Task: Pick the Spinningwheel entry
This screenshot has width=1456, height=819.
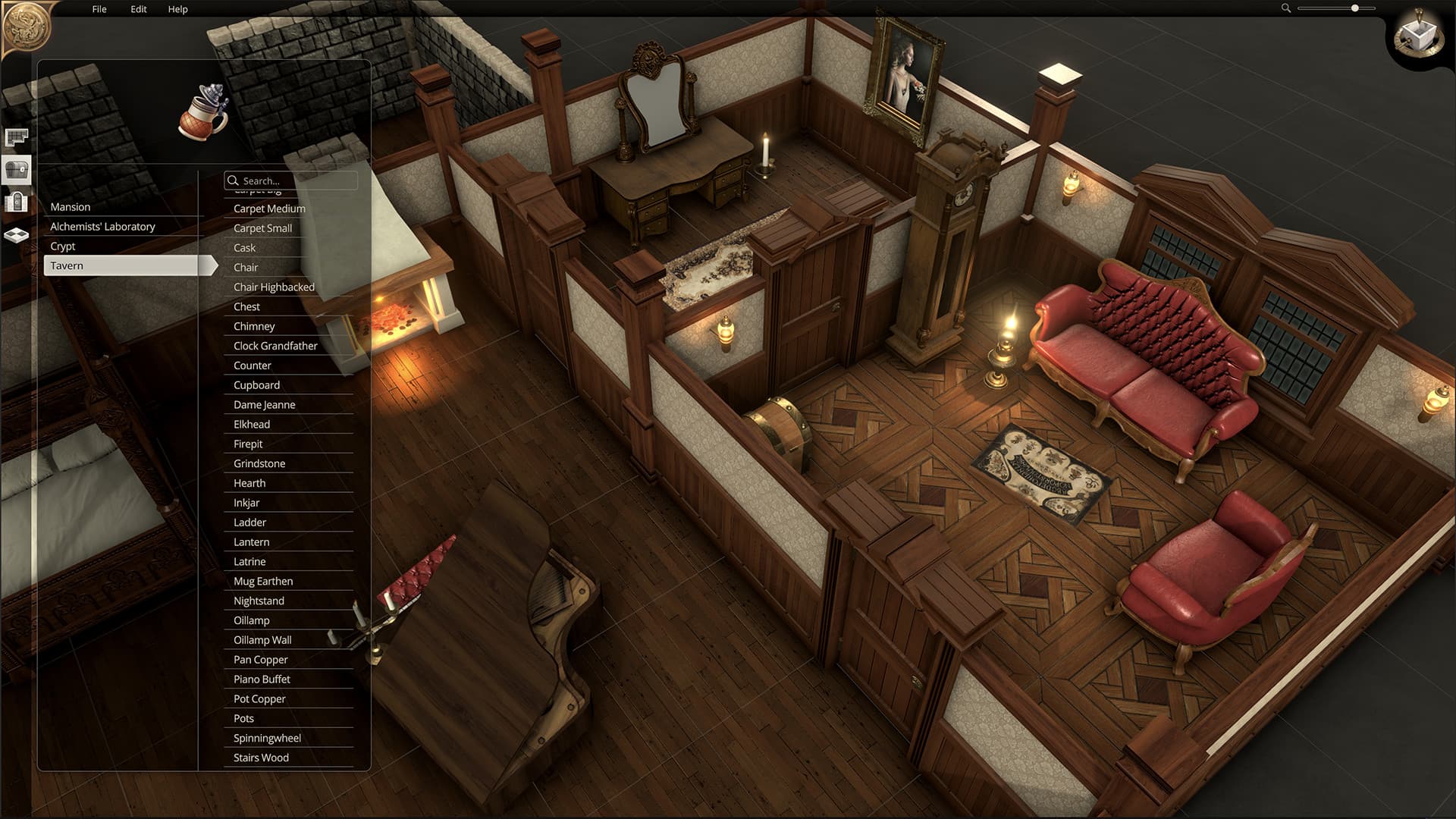Action: [267, 738]
